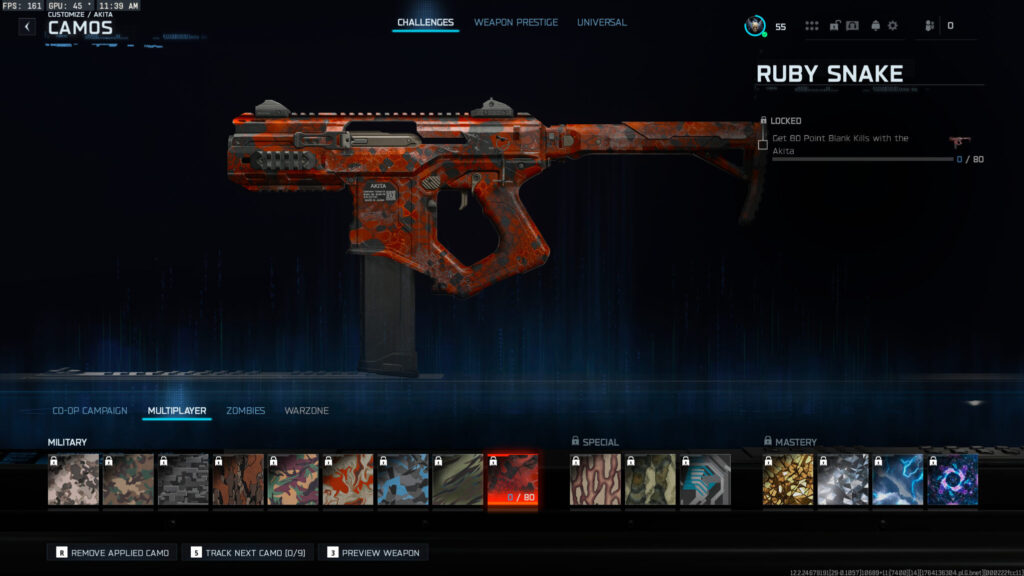Select the Multiplayer camo category
1024x576 pixels.
coord(176,411)
